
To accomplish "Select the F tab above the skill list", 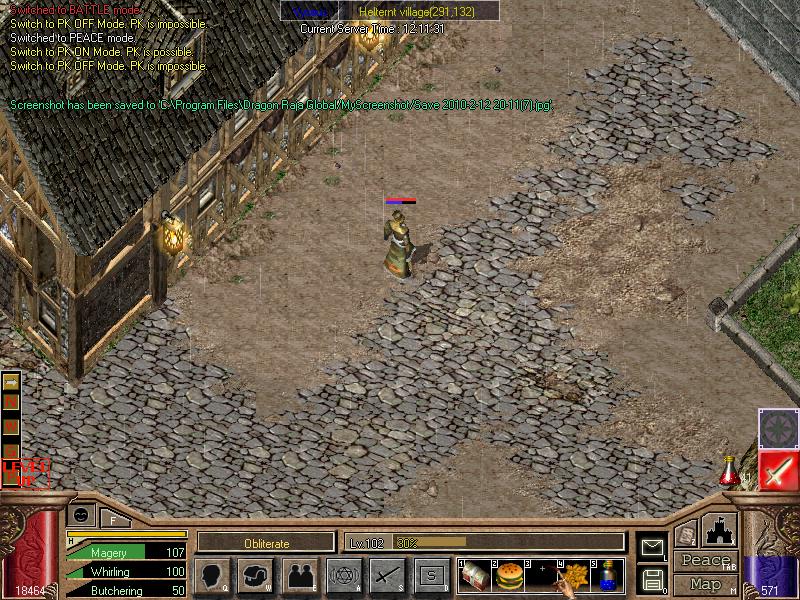I will point(113,517).
